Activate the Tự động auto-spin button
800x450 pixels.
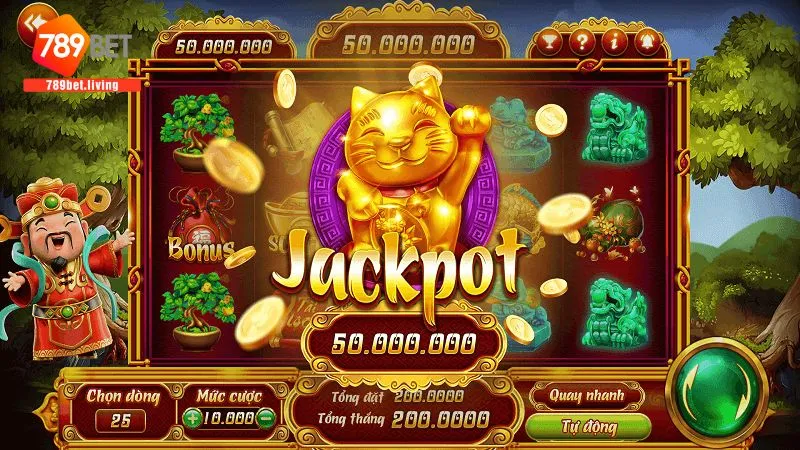click(x=586, y=427)
